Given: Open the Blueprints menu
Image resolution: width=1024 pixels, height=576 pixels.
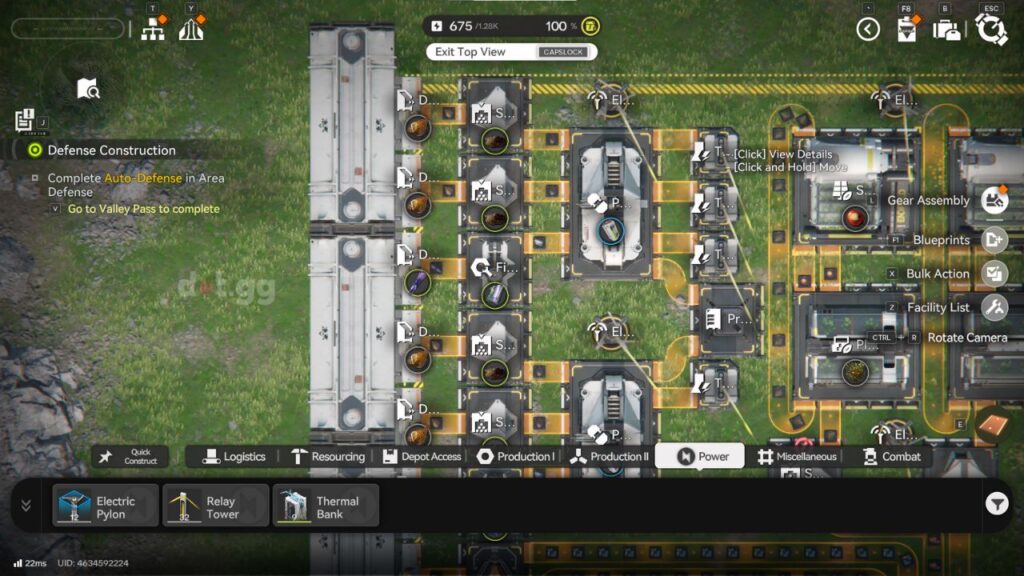Looking at the screenshot, I should tap(994, 240).
